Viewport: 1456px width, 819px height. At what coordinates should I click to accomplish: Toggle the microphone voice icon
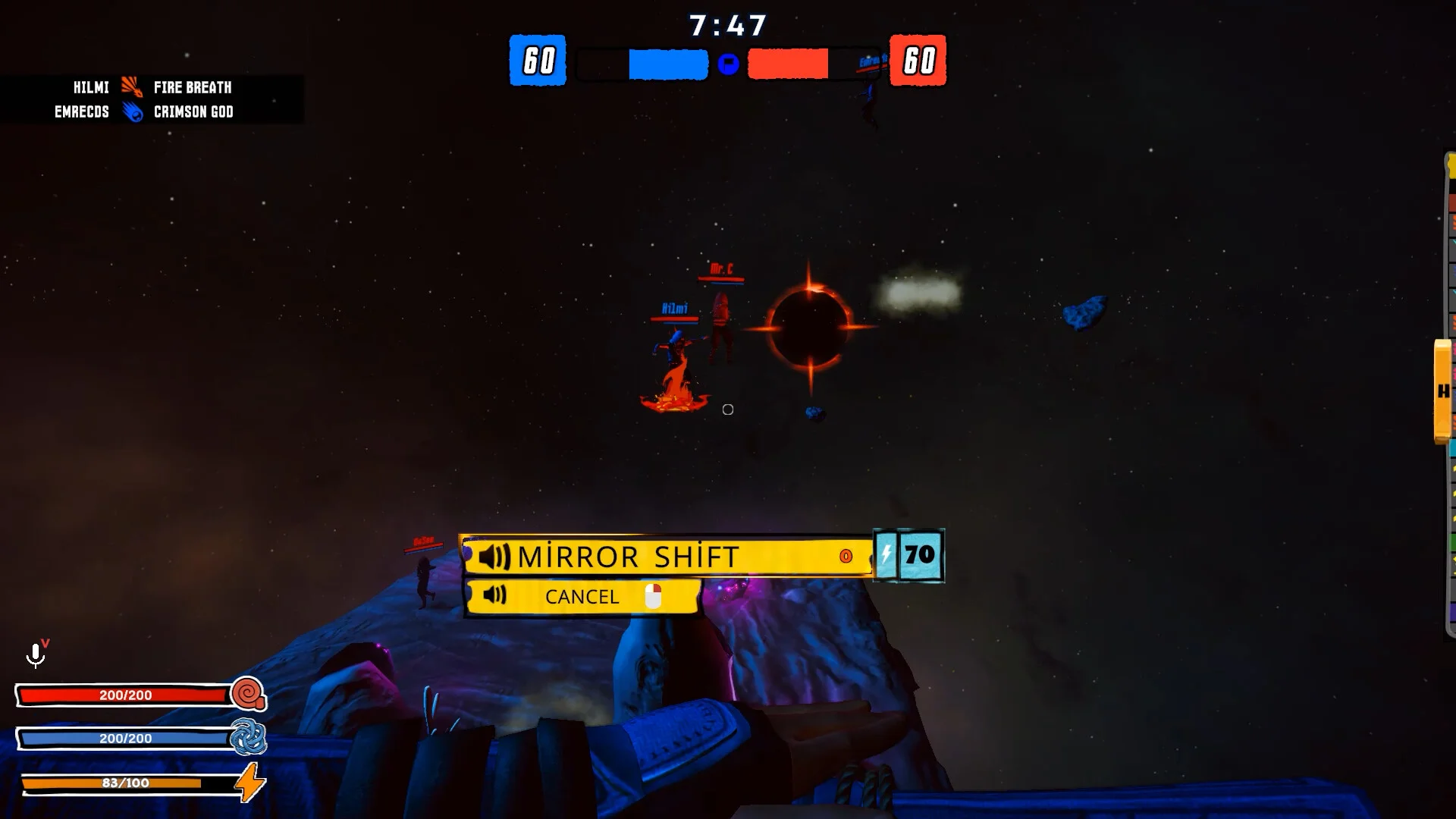36,654
